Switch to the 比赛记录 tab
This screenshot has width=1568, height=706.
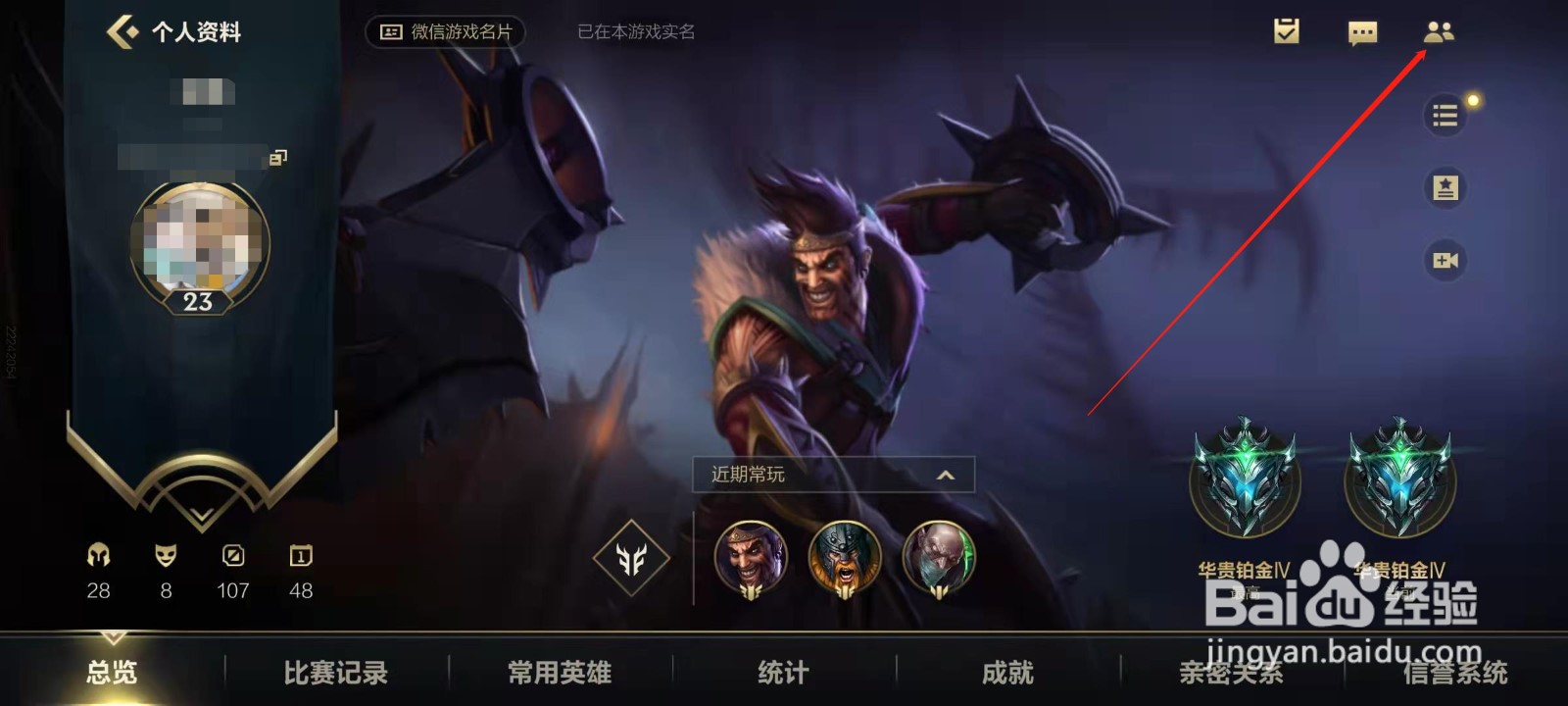click(334, 673)
